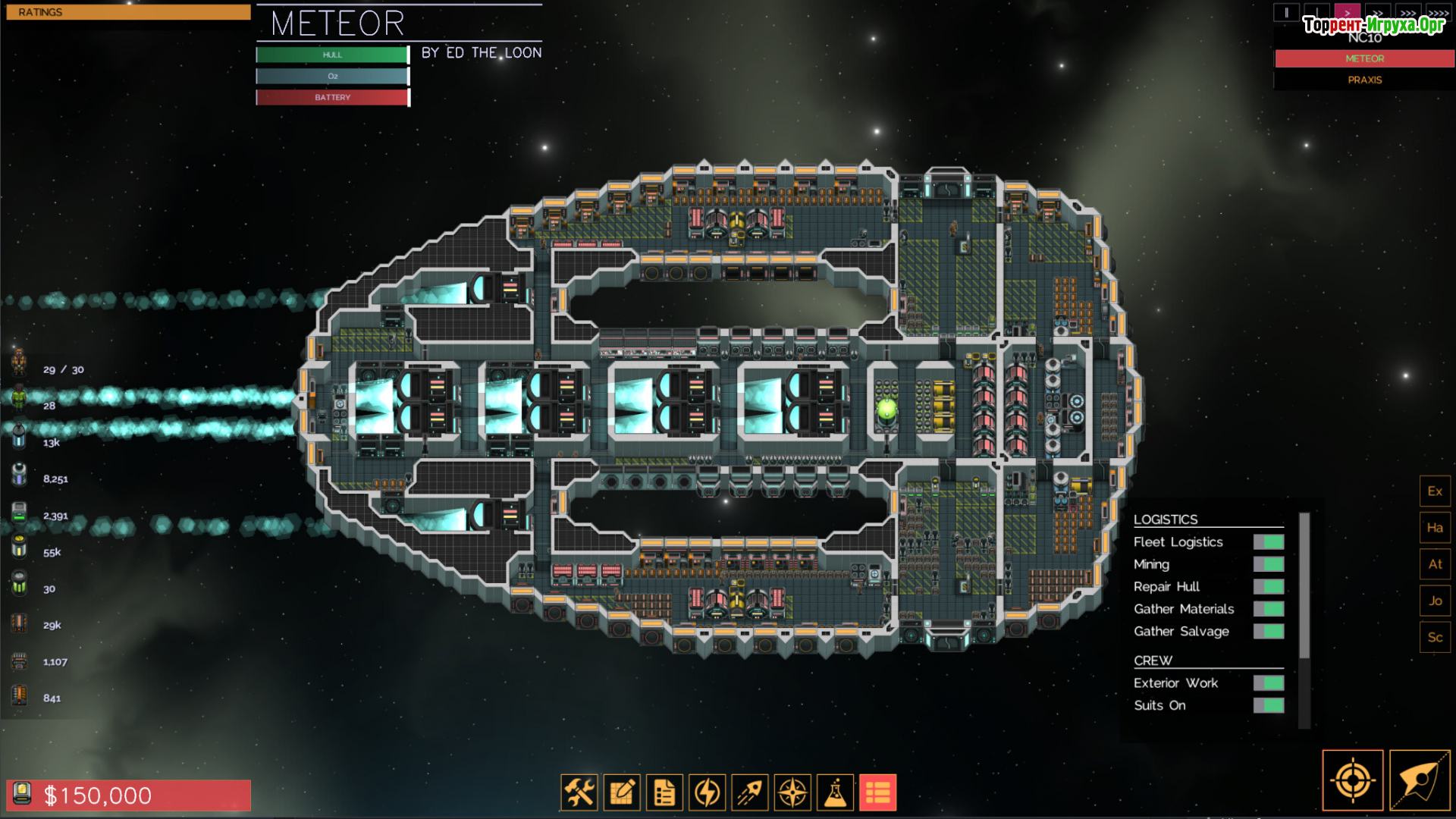Toggle Fleet Logistics setting
Screen dimensions: 1456x819
click(x=1268, y=542)
